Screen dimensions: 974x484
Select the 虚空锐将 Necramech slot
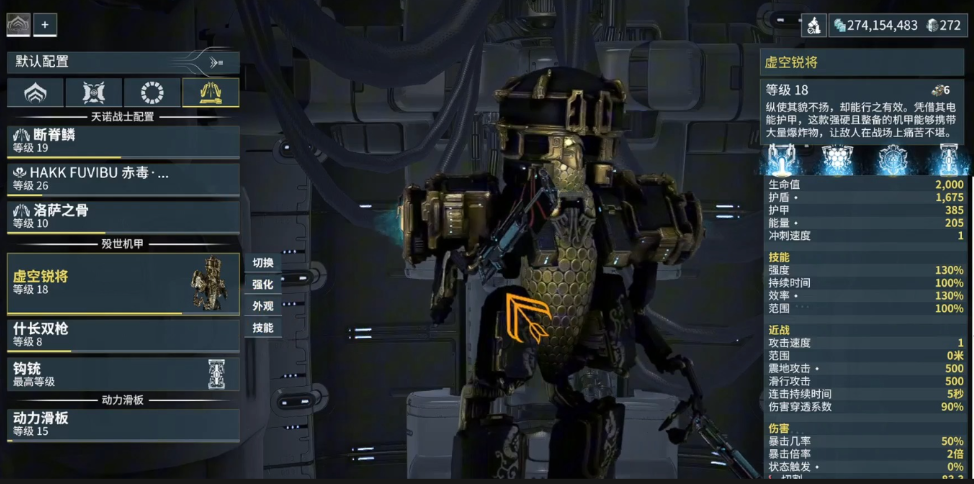122,283
